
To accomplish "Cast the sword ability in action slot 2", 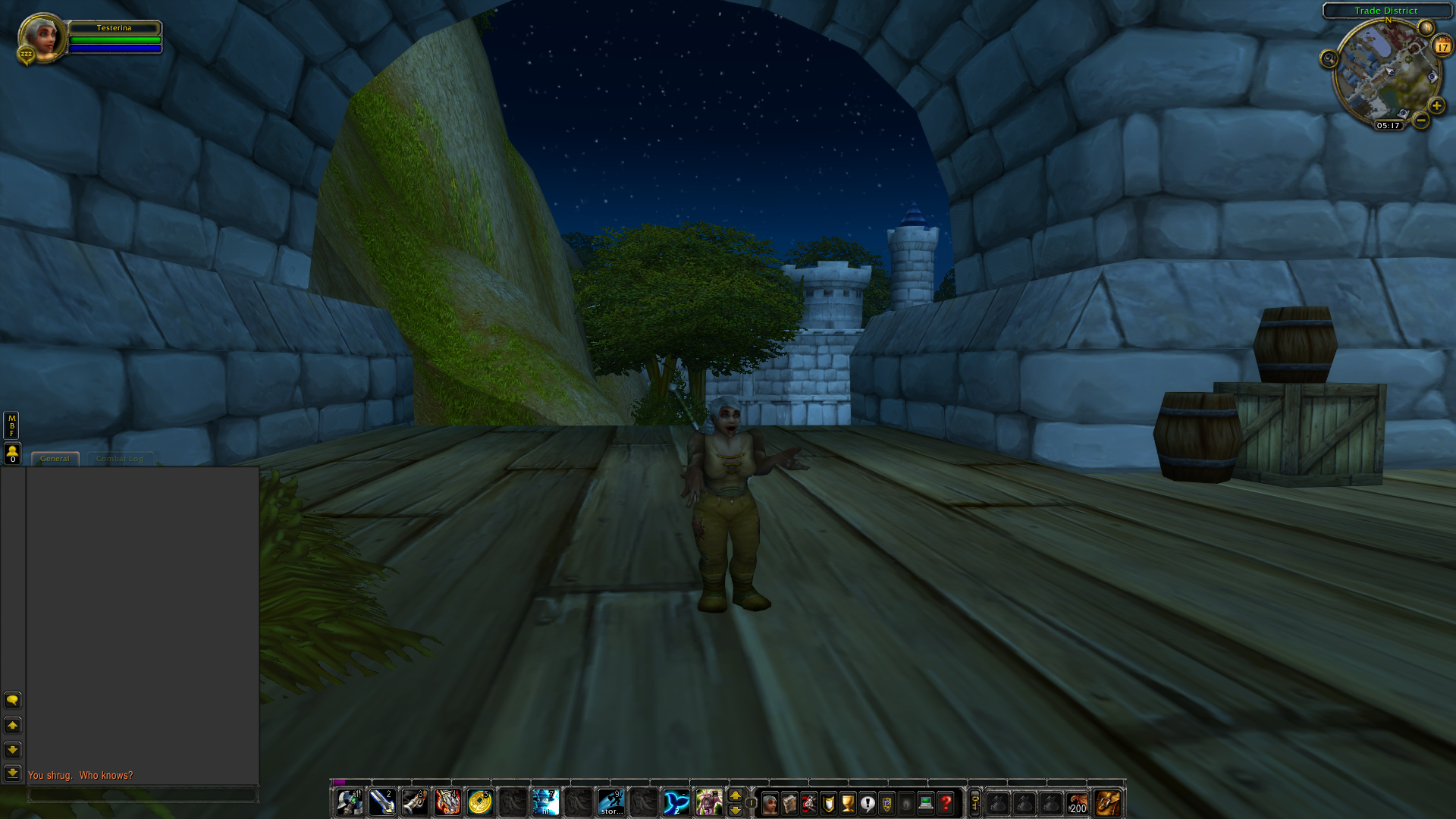I will click(x=383, y=802).
